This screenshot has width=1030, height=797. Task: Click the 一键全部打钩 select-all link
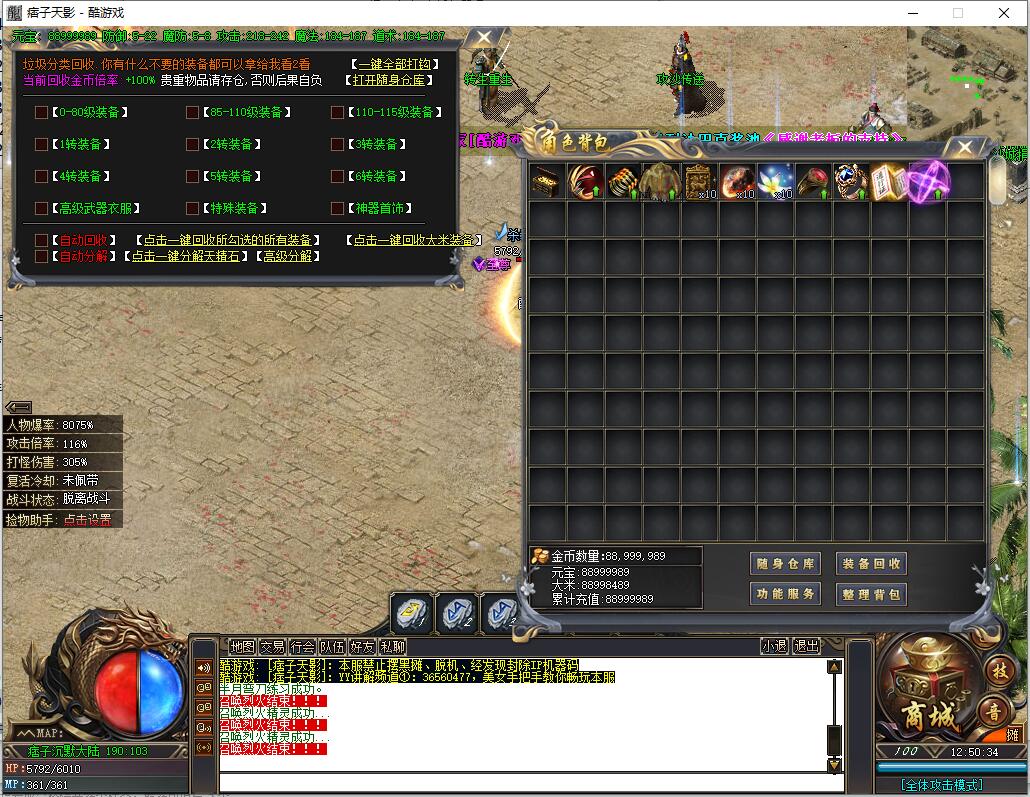387,64
